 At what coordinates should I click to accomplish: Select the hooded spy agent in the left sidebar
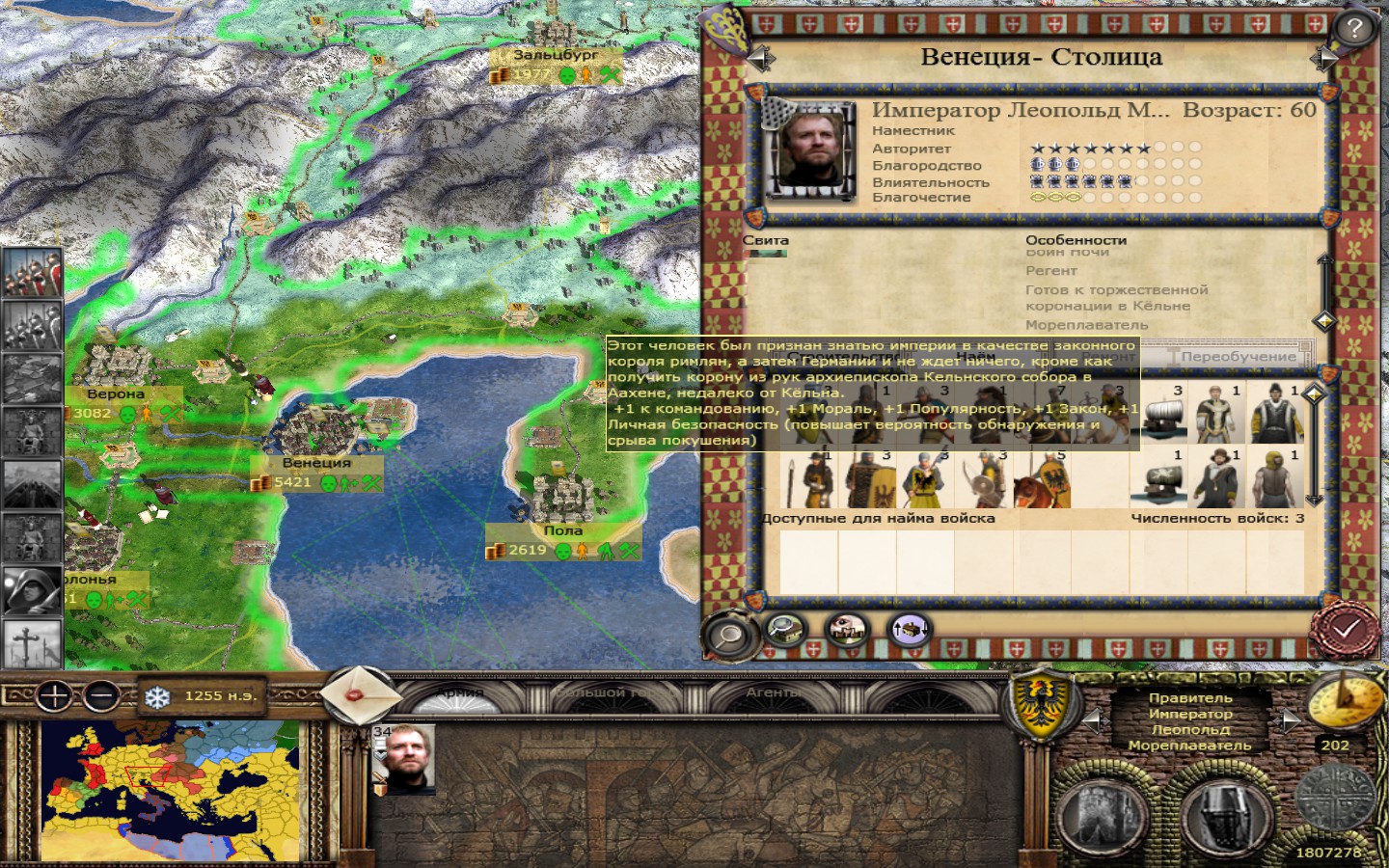click(32, 590)
